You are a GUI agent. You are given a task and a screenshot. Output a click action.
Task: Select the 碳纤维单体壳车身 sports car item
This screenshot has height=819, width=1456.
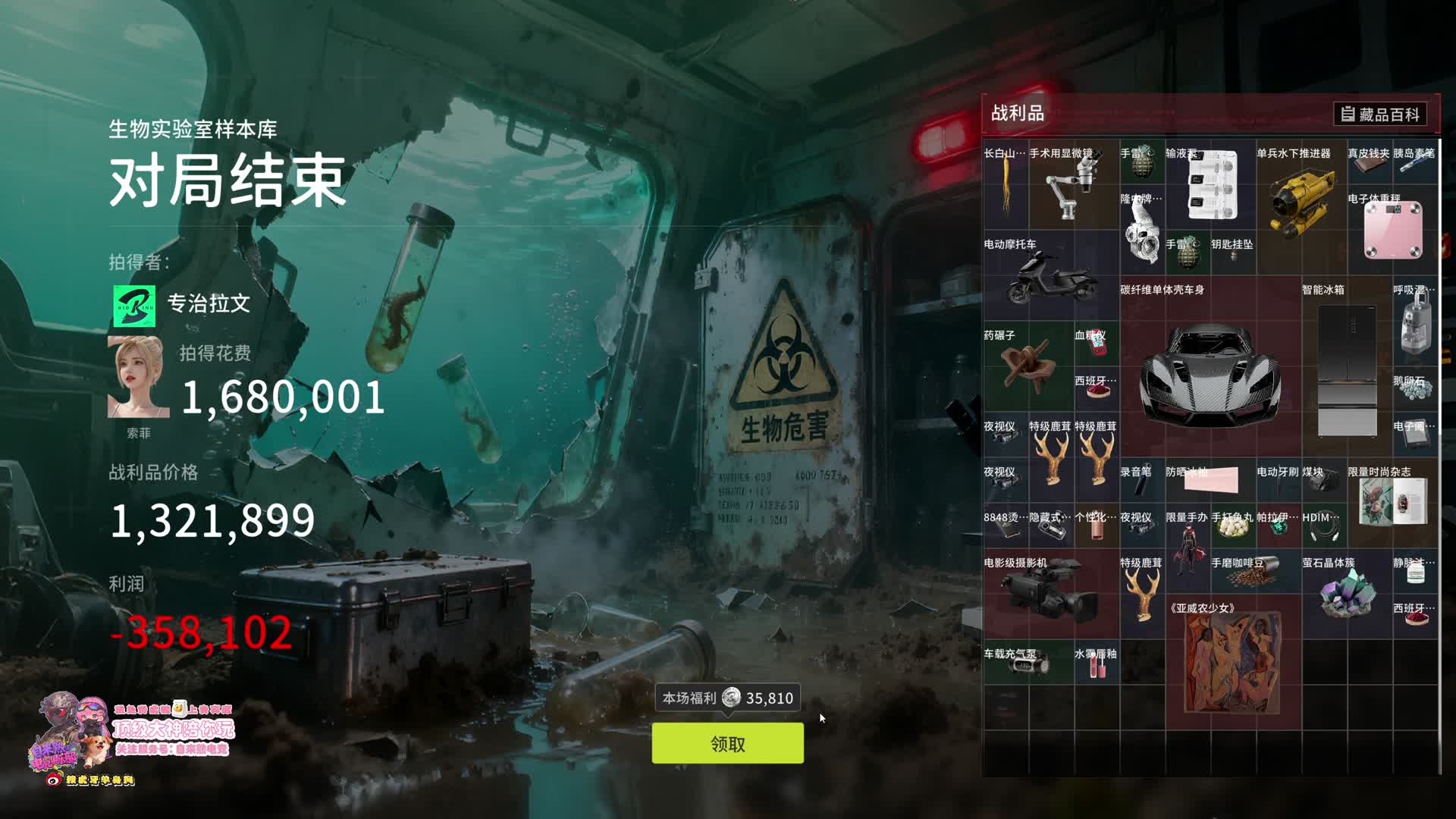1210,372
